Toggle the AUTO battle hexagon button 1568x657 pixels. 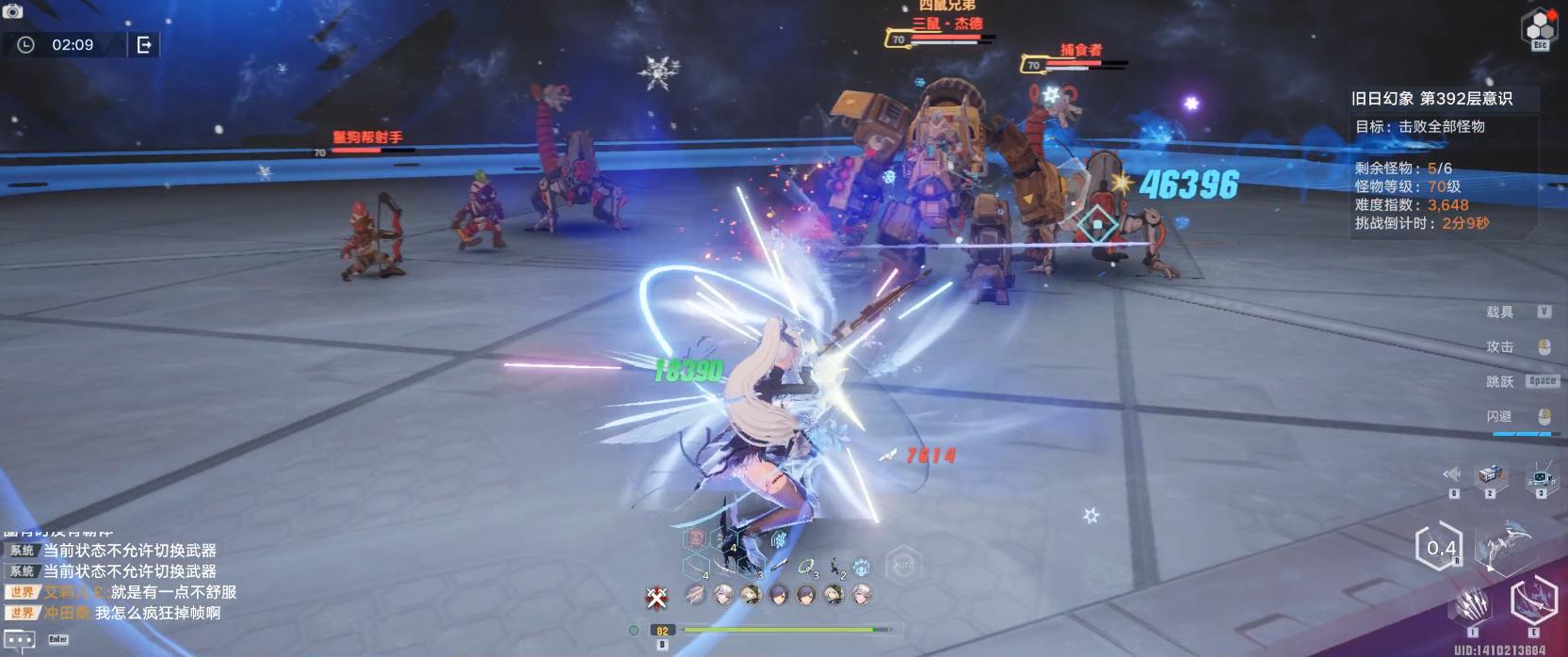tap(903, 565)
